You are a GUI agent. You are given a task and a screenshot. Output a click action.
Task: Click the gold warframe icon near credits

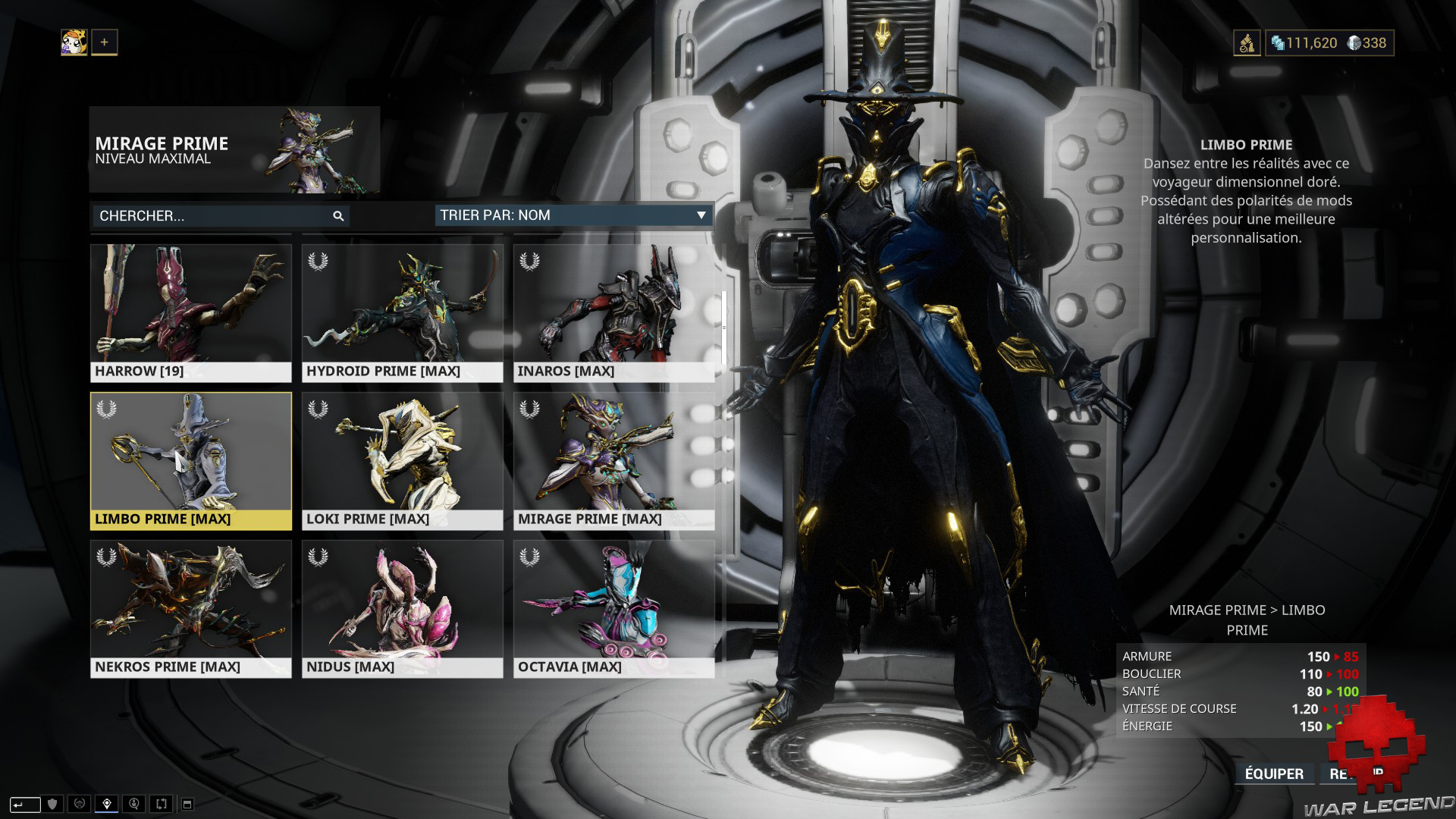1247,43
